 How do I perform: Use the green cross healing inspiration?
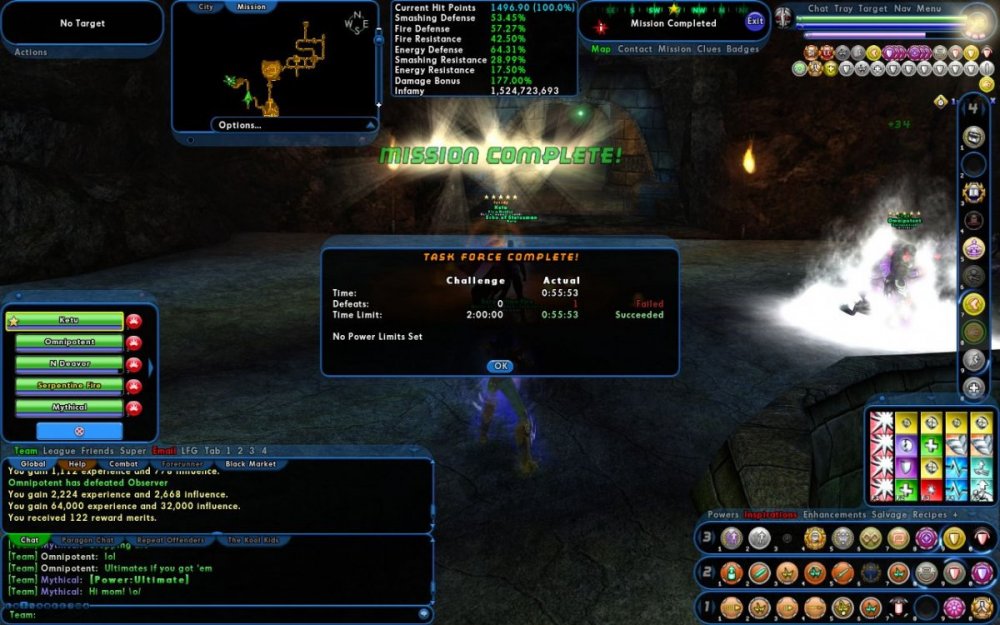tap(932, 444)
